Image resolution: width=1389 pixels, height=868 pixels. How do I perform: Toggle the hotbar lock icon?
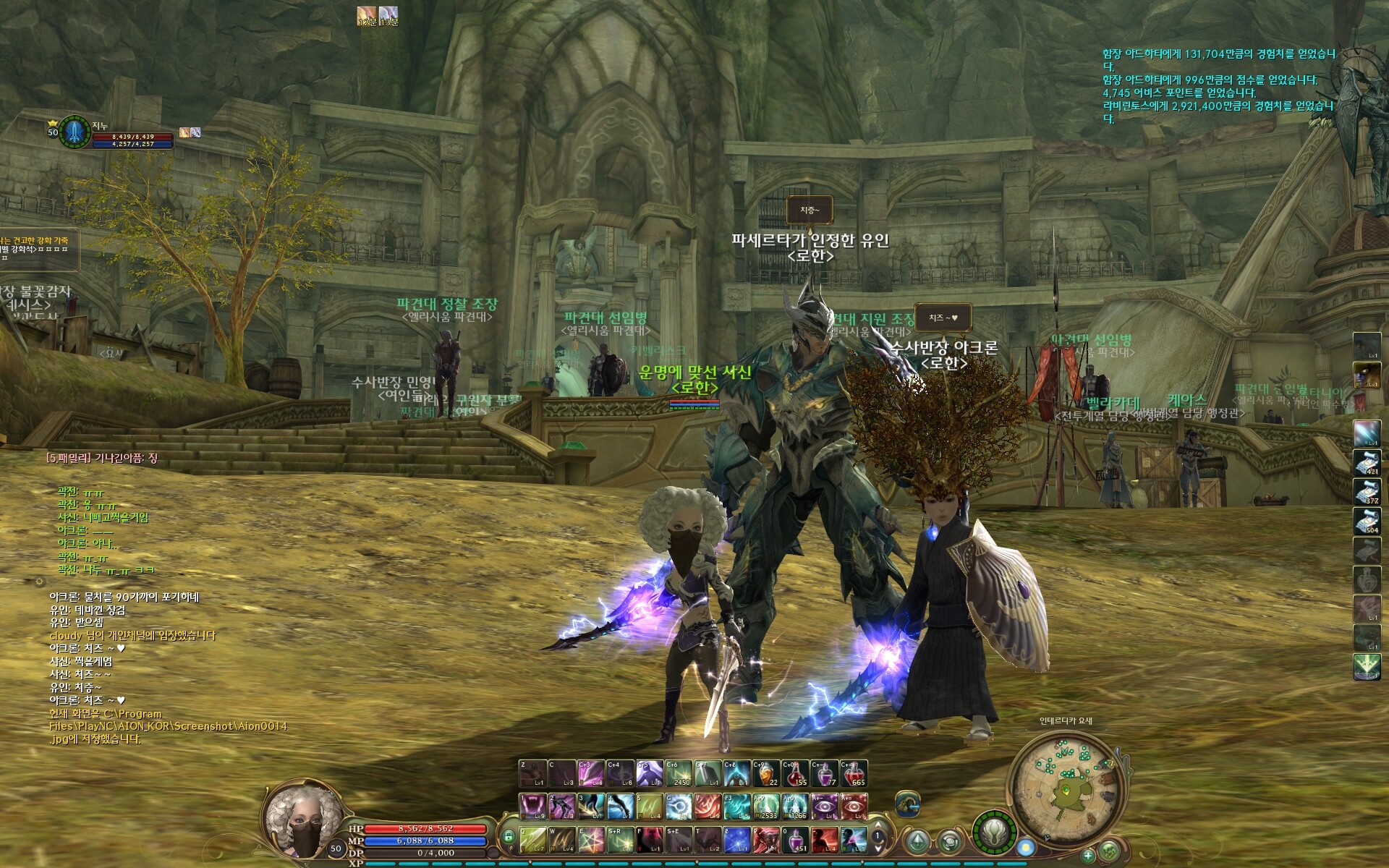pyautogui.click(x=508, y=838)
